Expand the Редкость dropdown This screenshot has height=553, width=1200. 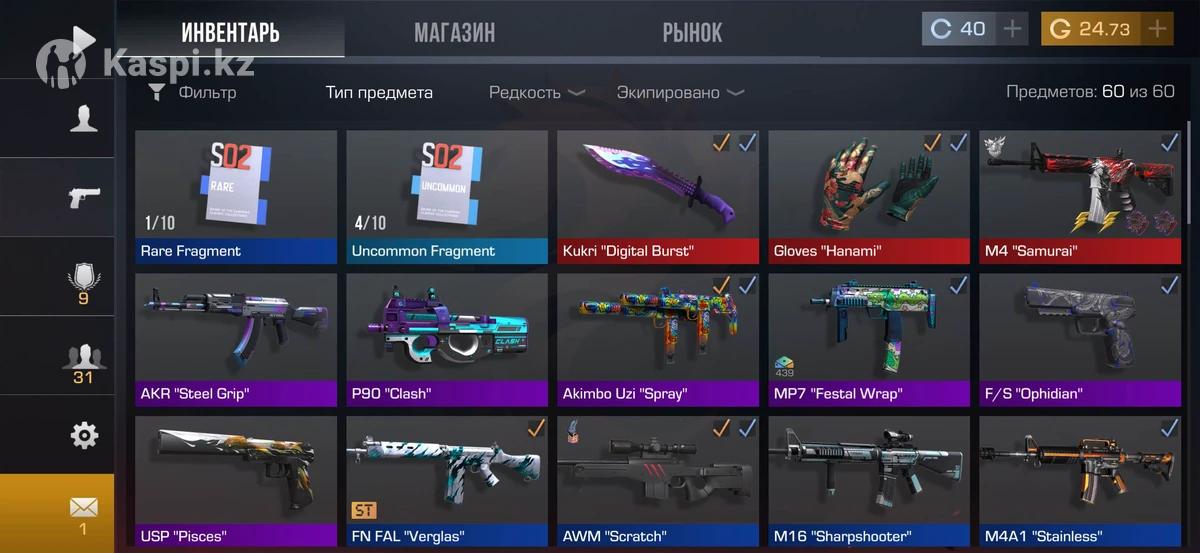coord(536,93)
